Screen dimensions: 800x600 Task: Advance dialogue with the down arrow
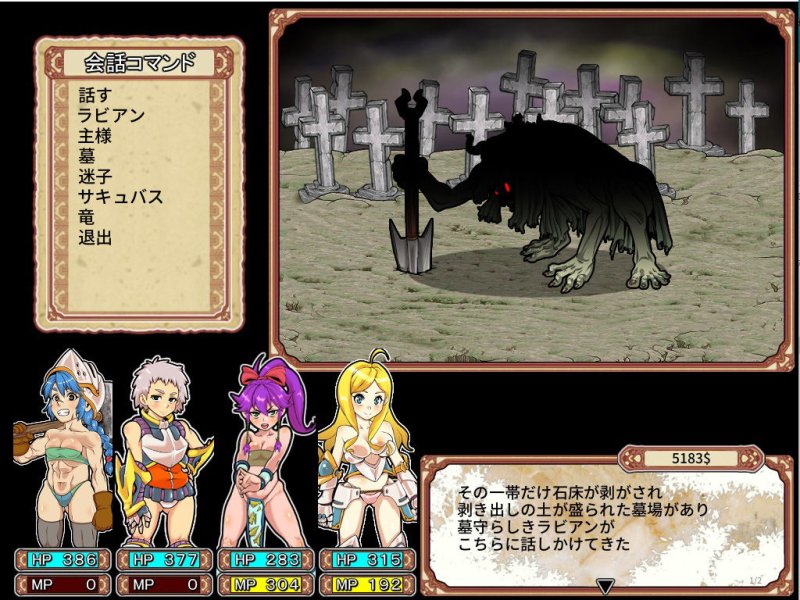coord(604,585)
